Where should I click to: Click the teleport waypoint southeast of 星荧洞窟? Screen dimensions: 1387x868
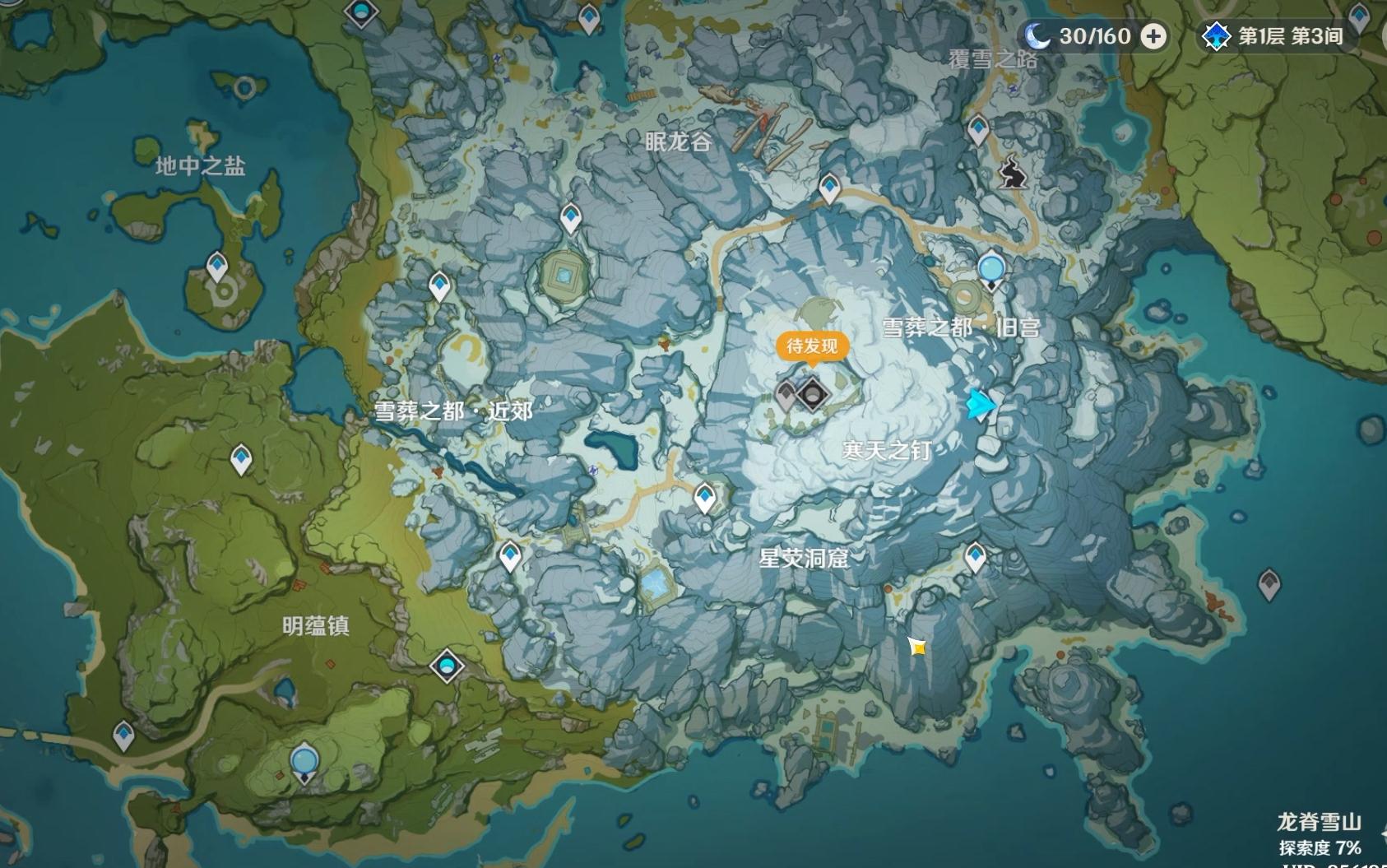pyautogui.click(x=975, y=558)
